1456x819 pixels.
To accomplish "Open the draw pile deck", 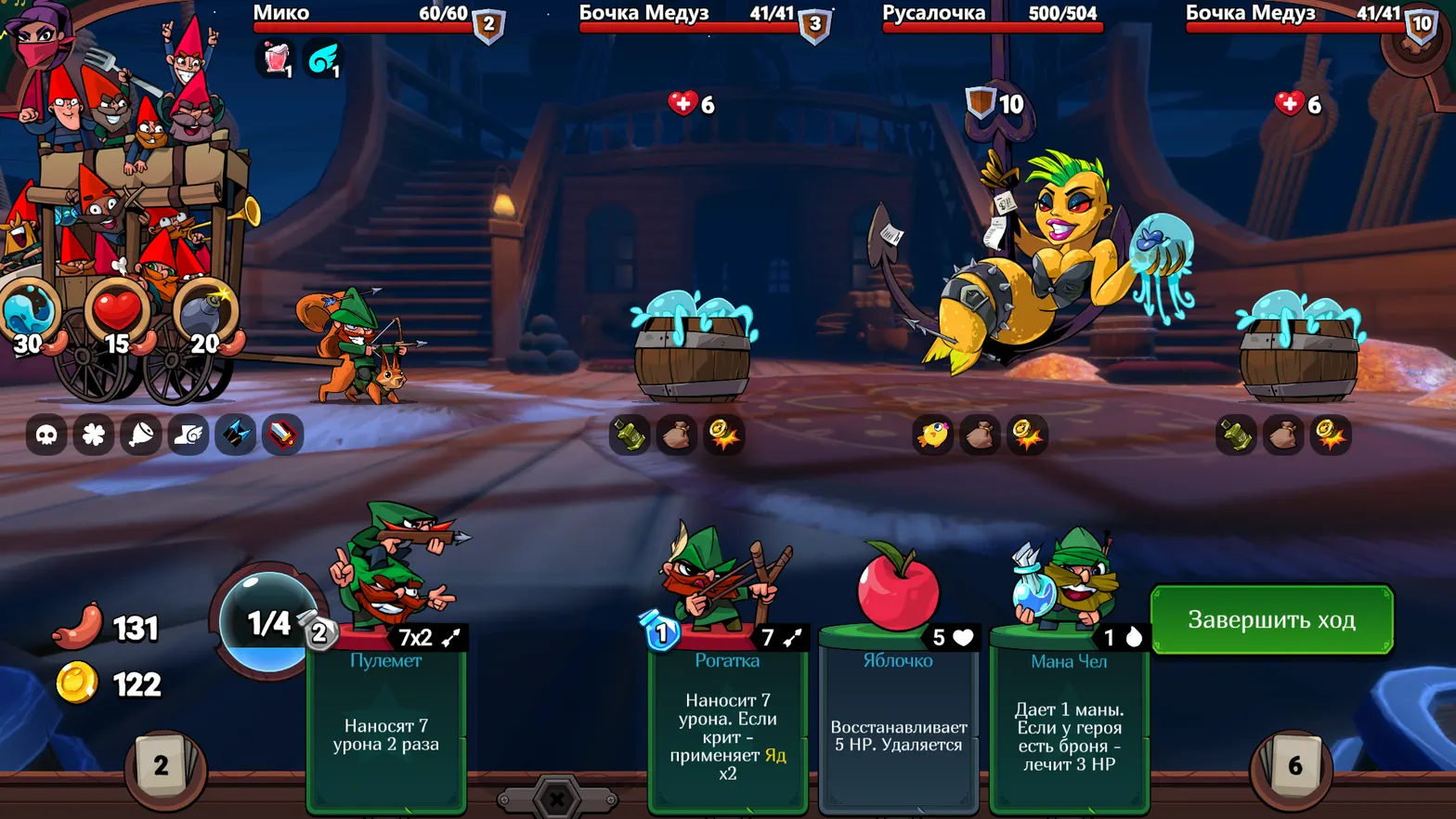I will tap(162, 765).
